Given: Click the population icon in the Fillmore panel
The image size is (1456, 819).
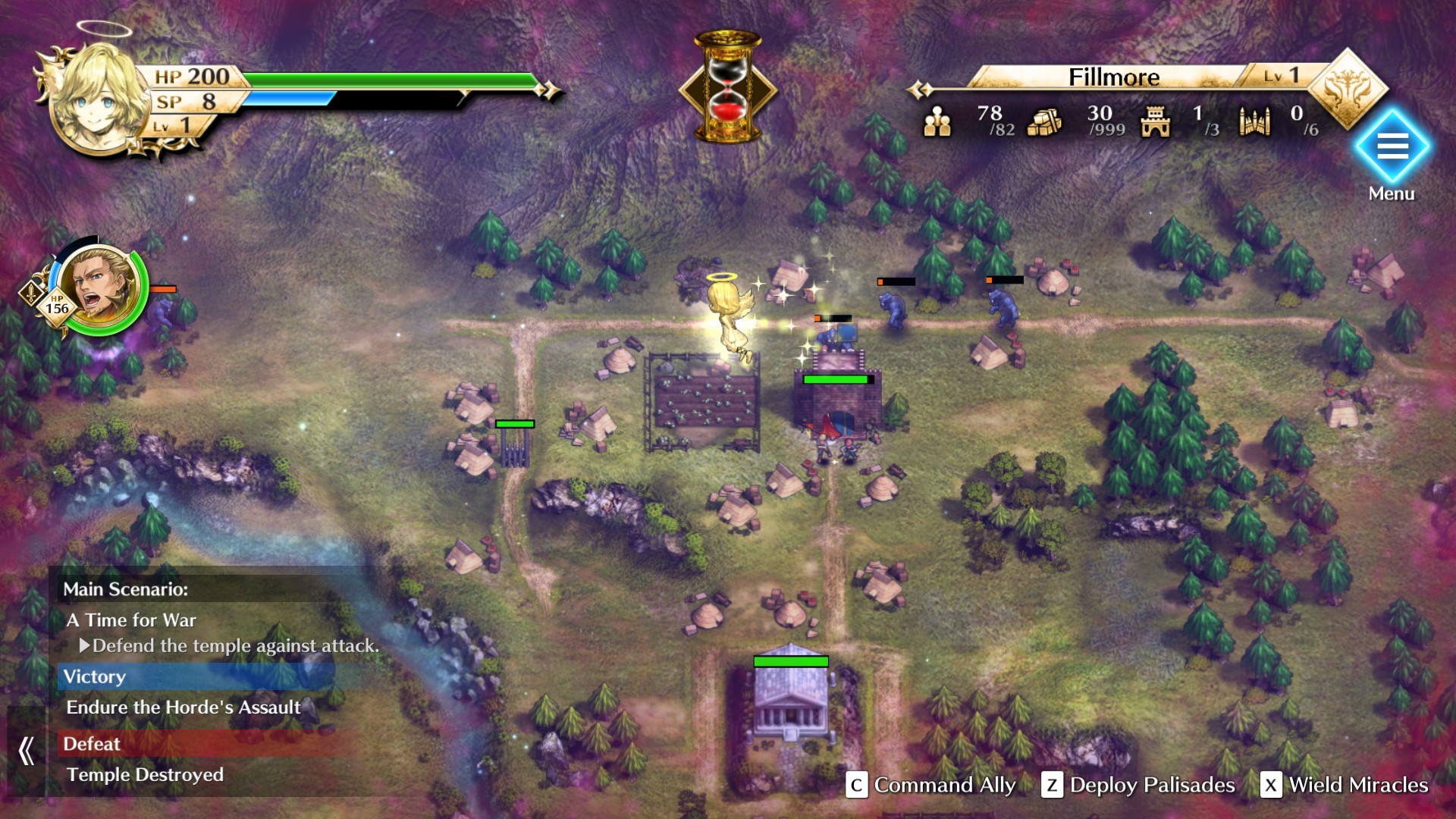Looking at the screenshot, I should (939, 121).
